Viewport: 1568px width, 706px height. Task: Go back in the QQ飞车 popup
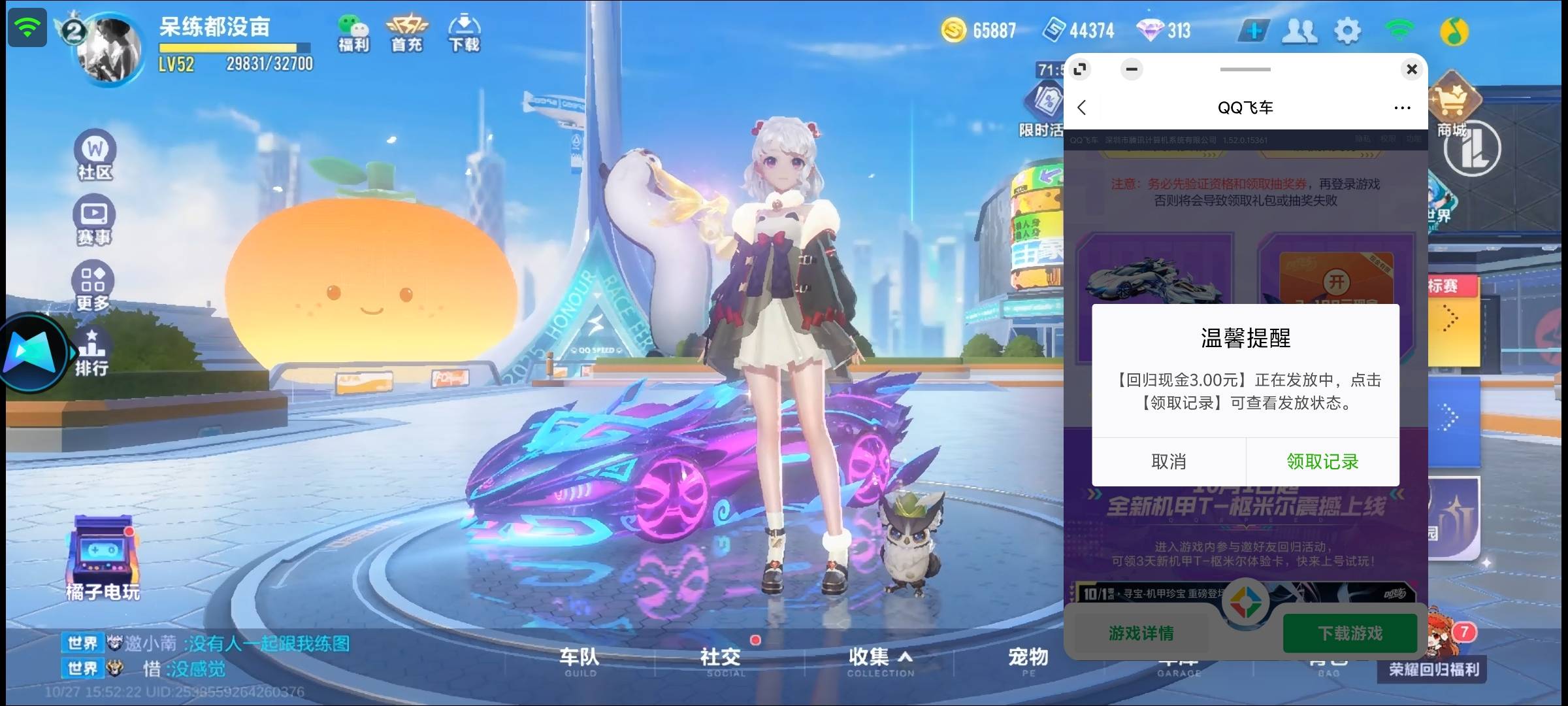tap(1082, 108)
